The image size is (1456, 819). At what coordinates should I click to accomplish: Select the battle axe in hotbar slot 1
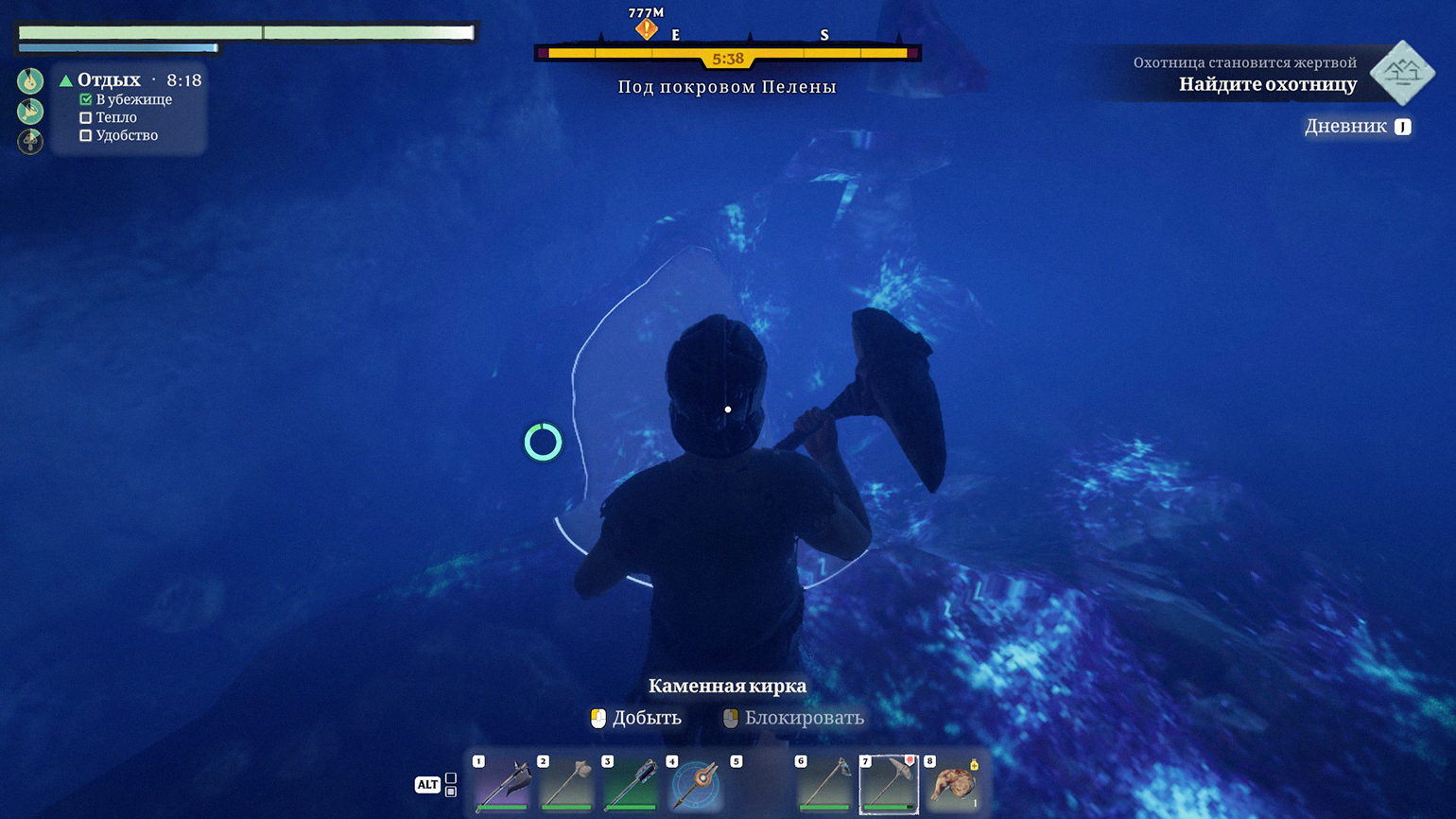503,783
